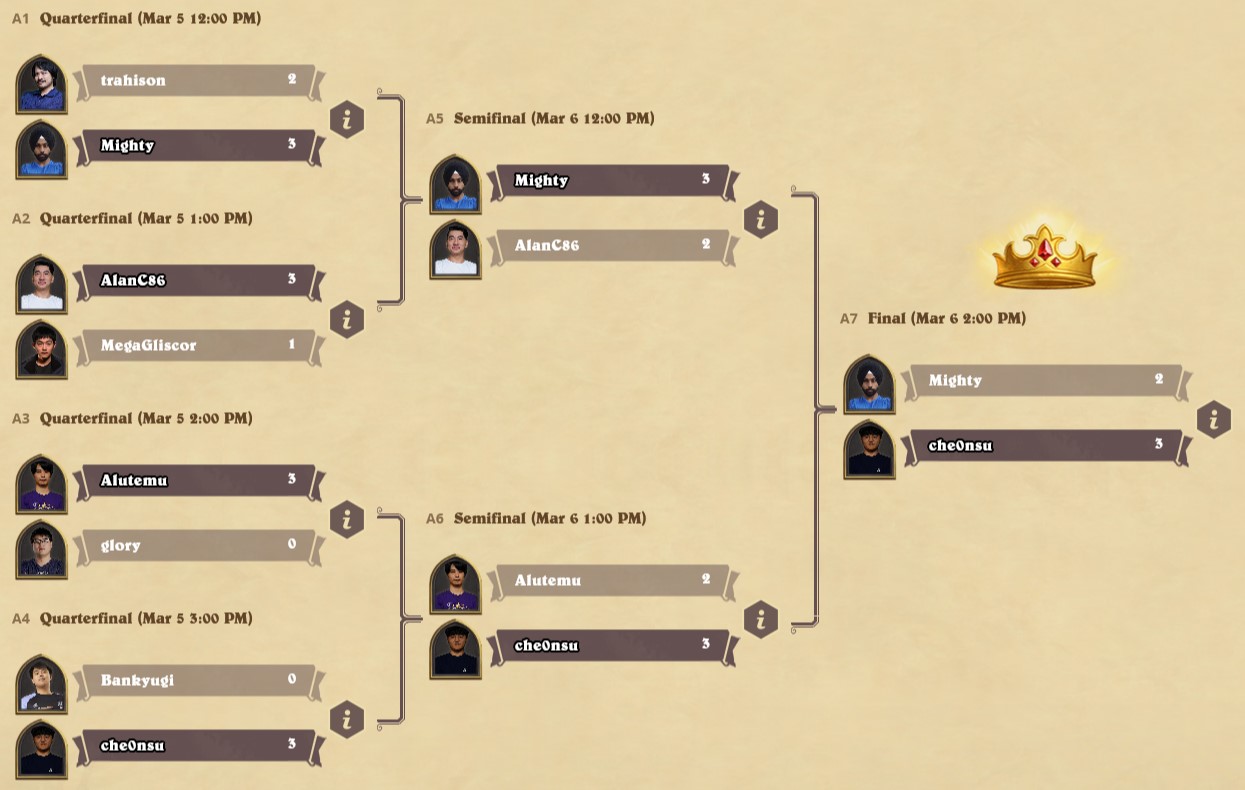Open info for the Mighty vs che0nsu final
Image resolution: width=1245 pixels, height=790 pixels.
1213,420
